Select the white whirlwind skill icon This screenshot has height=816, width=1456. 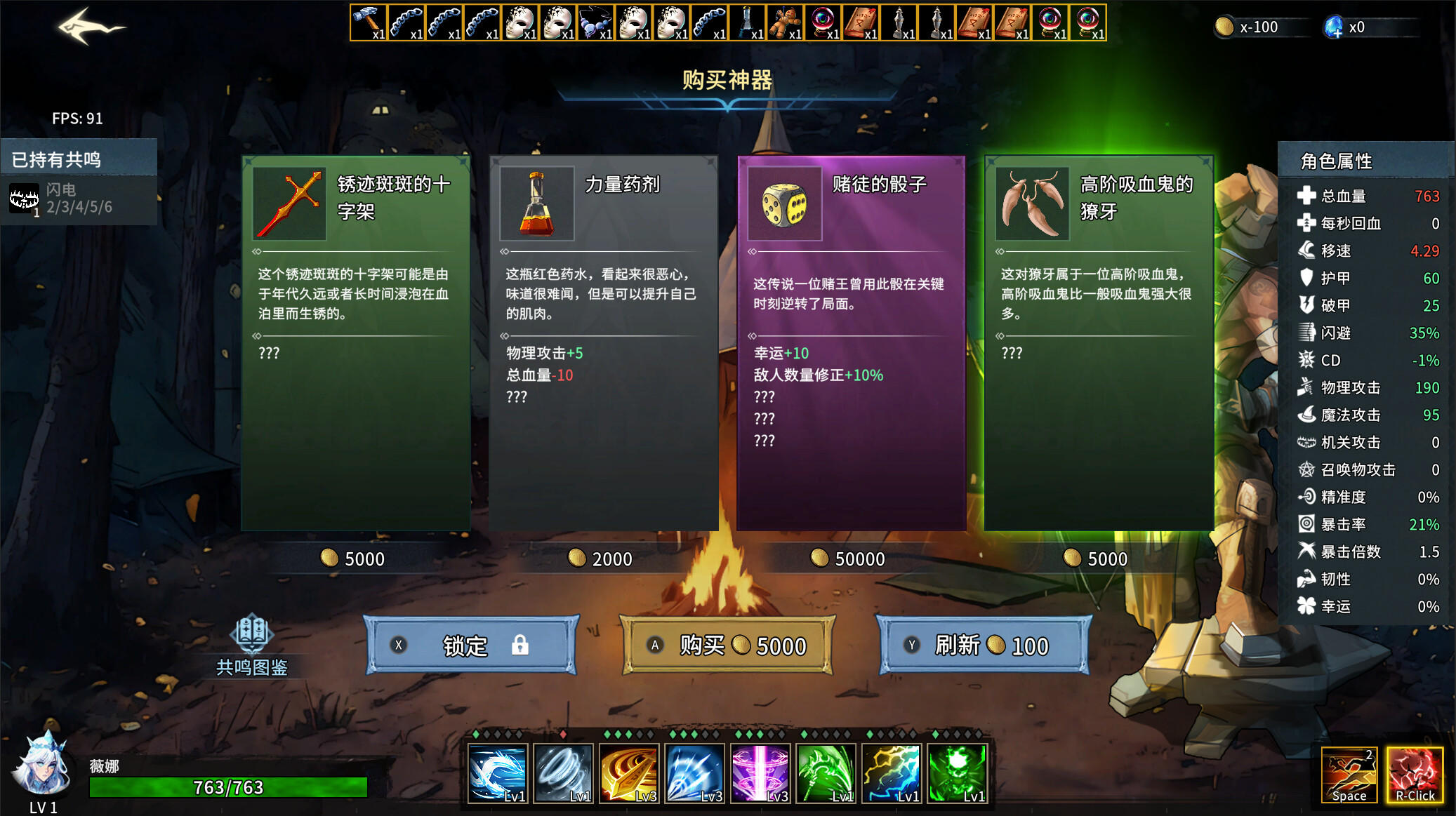click(563, 773)
